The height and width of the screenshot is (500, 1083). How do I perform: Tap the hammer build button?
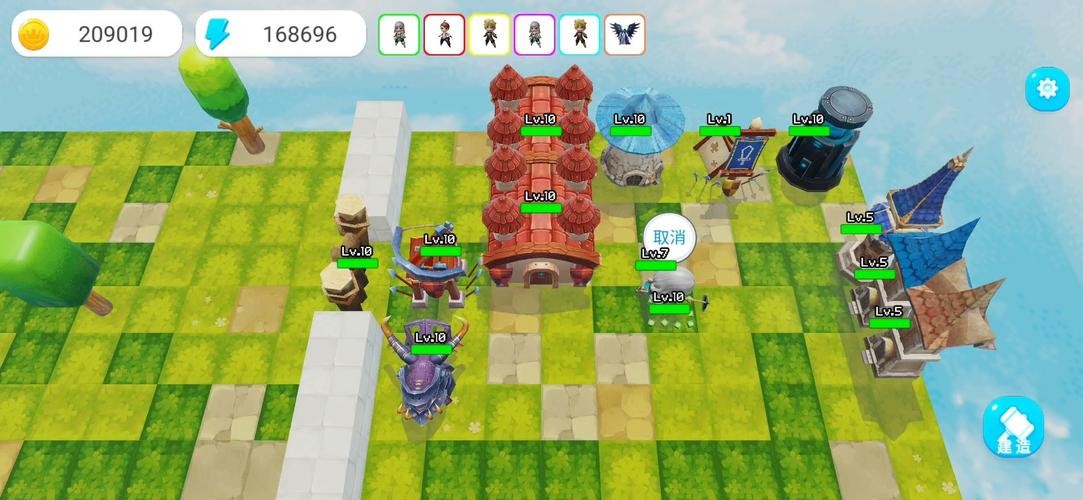1012,427
